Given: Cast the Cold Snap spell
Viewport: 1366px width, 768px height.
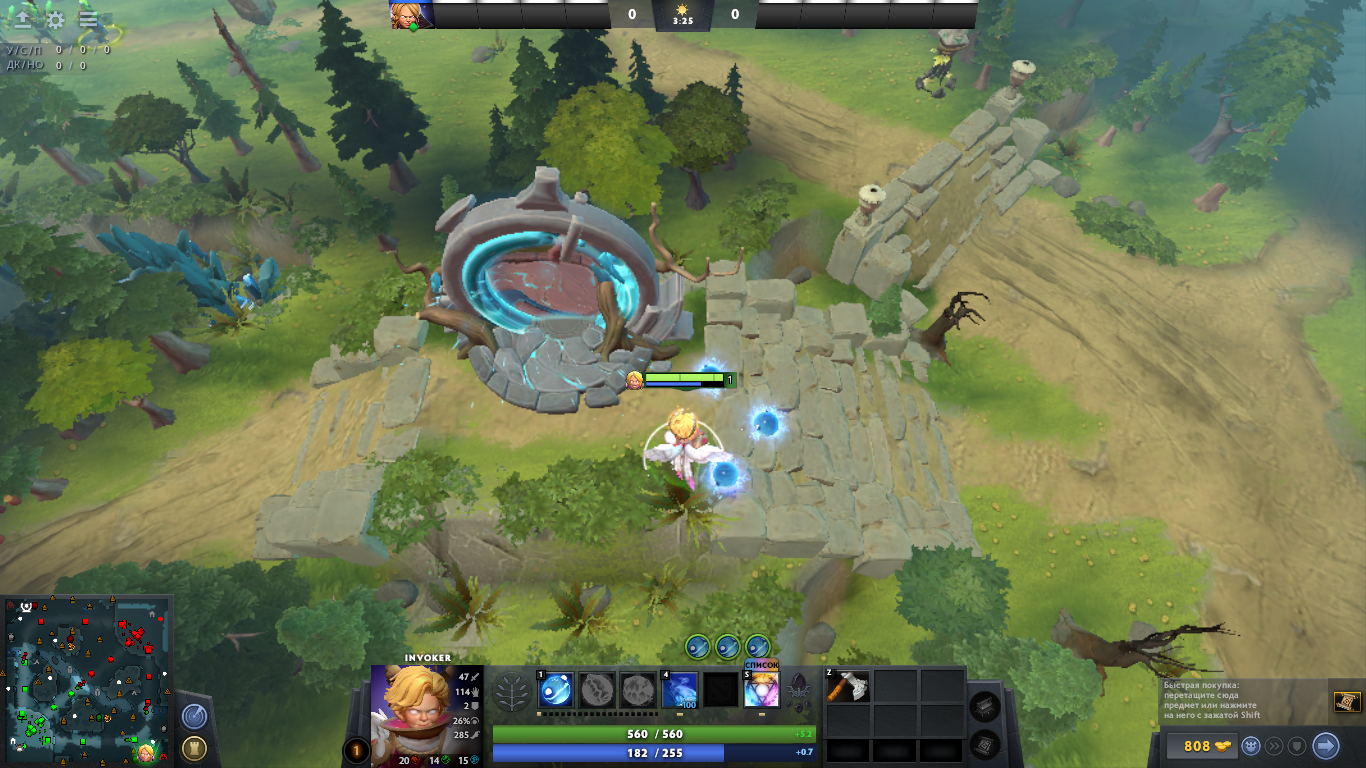Looking at the screenshot, I should point(680,690).
